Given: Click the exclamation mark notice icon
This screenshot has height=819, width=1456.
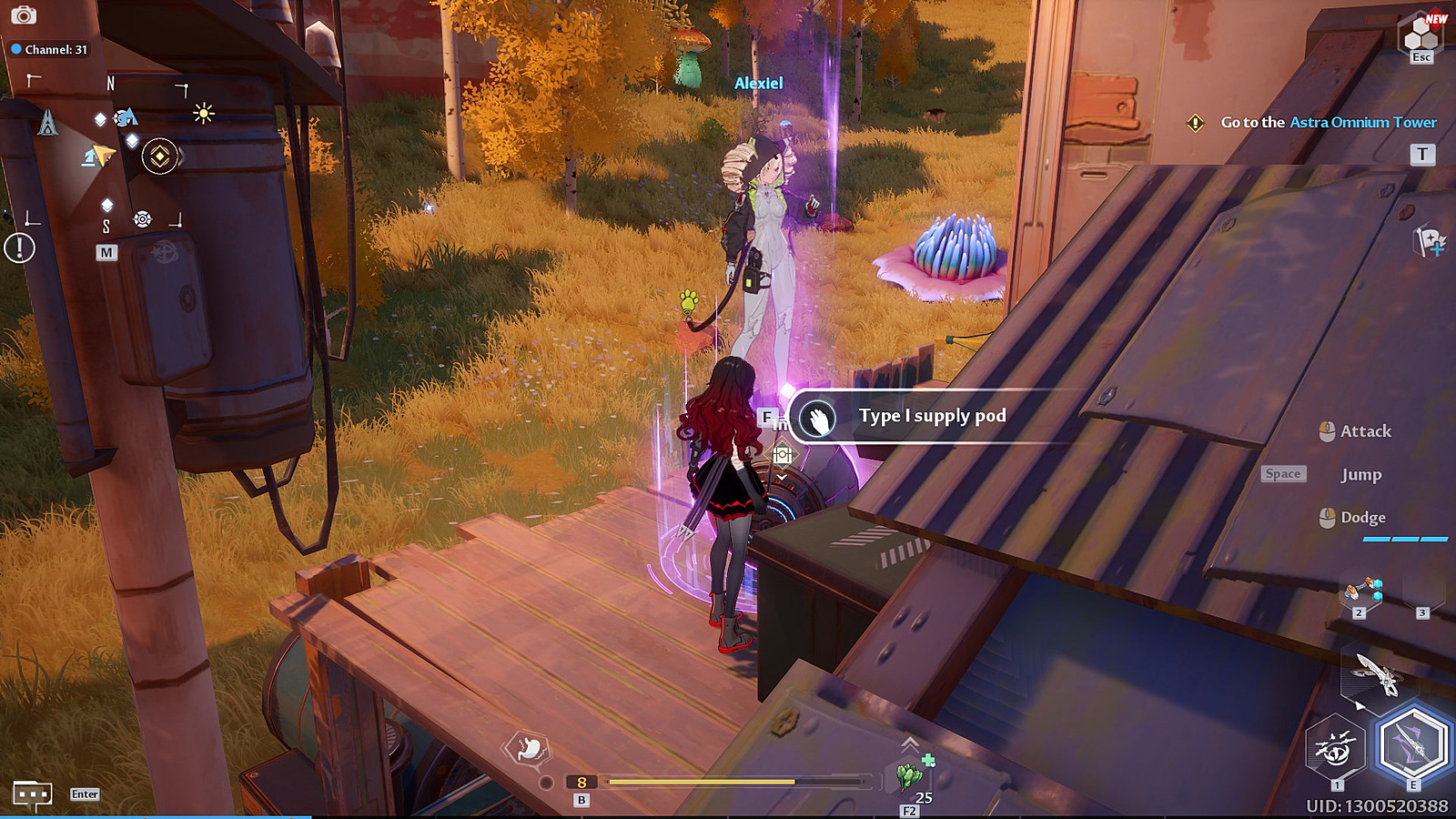Looking at the screenshot, I should tap(19, 248).
